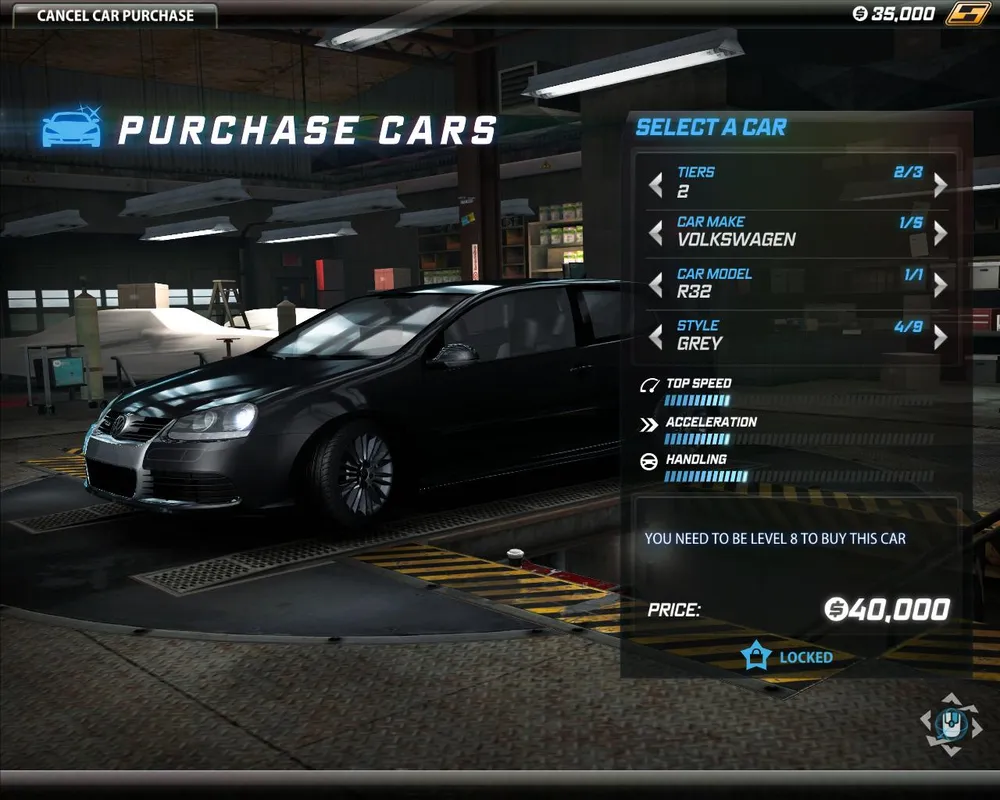The height and width of the screenshot is (800, 1000).
Task: Select the previous car model
Action: (x=656, y=285)
